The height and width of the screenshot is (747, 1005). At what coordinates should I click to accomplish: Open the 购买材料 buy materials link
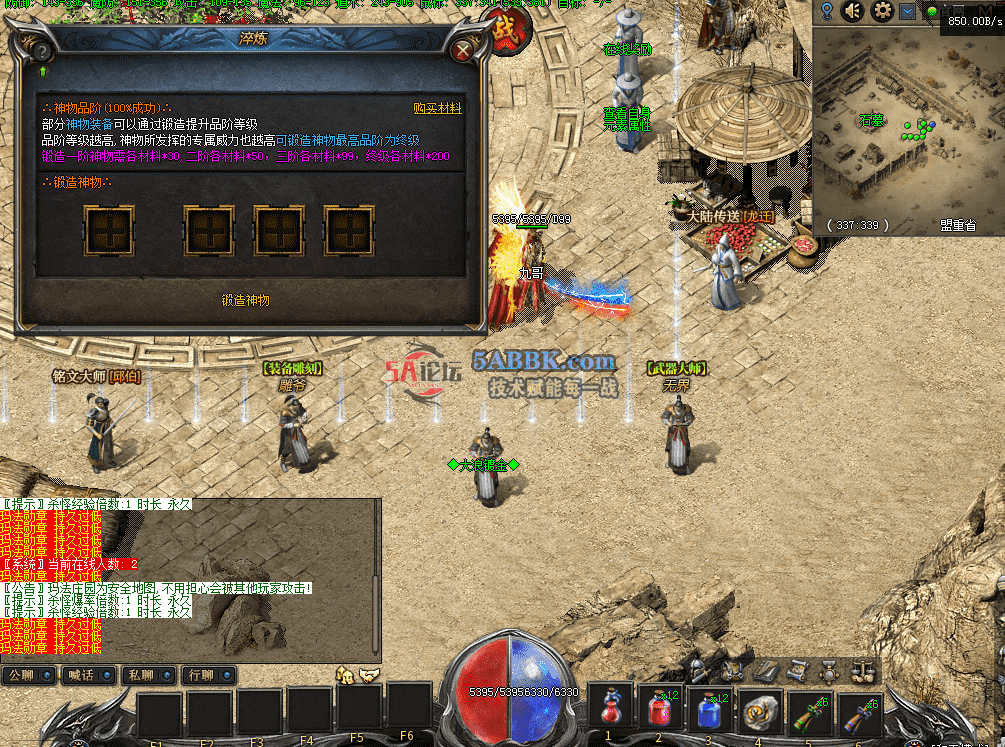pyautogui.click(x=437, y=108)
